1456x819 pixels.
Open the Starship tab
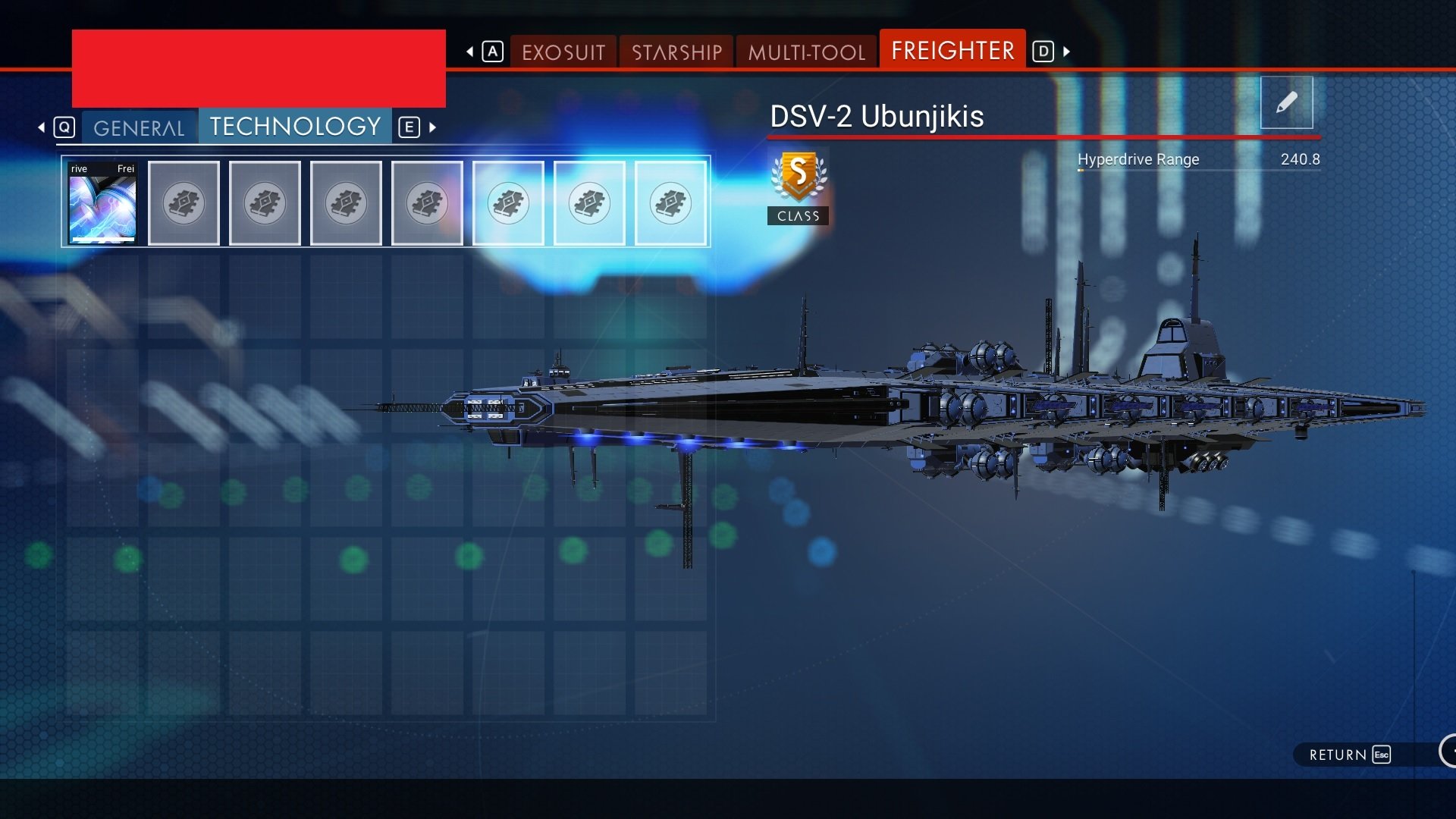click(676, 52)
